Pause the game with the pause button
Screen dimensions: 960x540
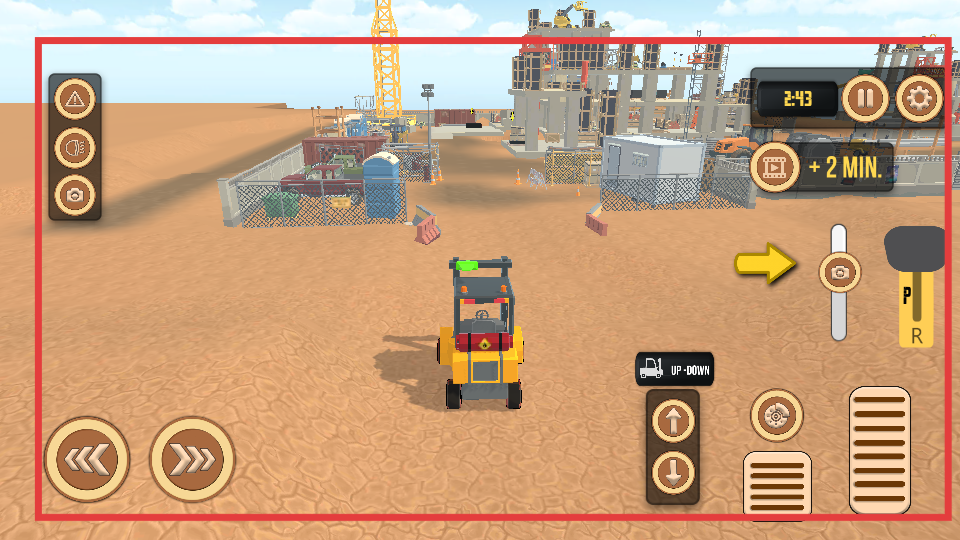click(x=865, y=98)
